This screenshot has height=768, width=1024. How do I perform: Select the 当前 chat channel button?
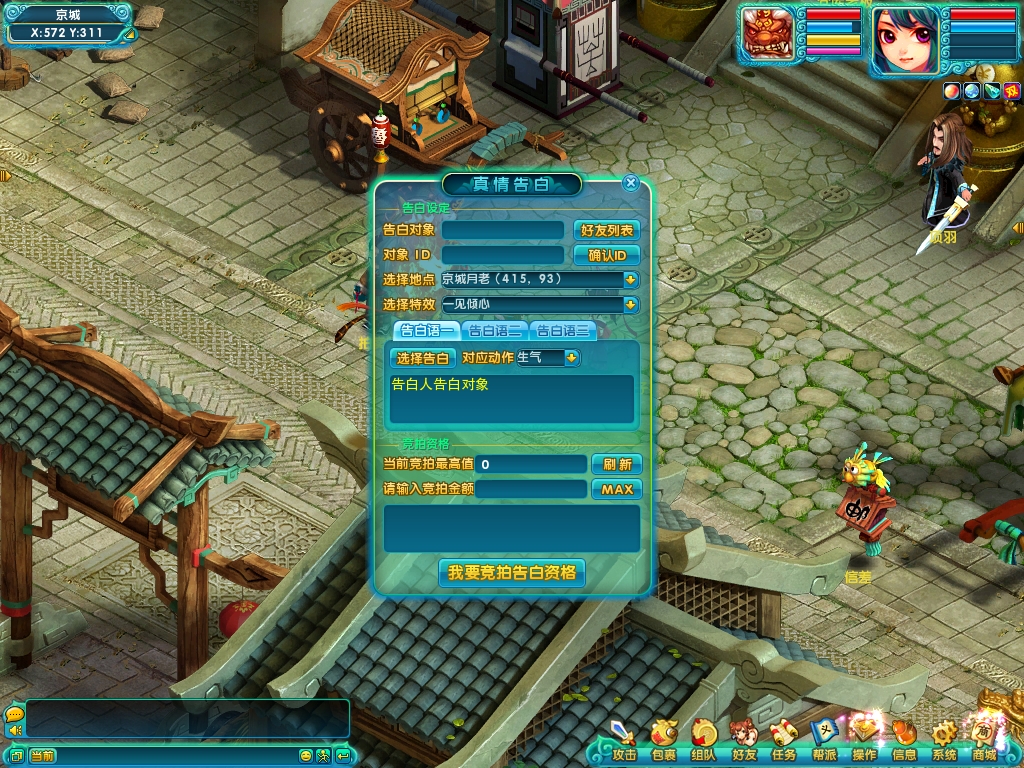pos(42,755)
